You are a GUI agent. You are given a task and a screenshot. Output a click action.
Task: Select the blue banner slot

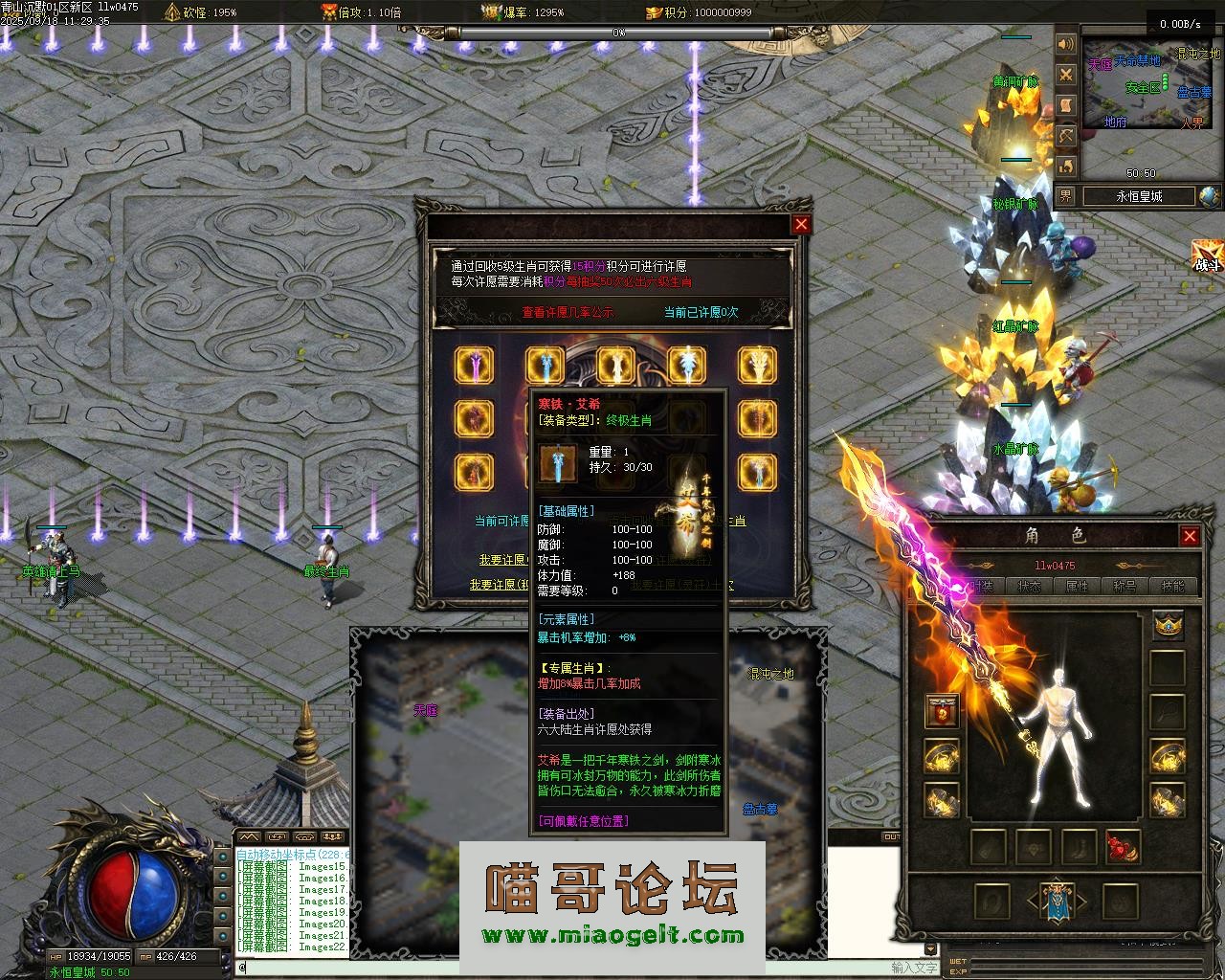click(1056, 901)
